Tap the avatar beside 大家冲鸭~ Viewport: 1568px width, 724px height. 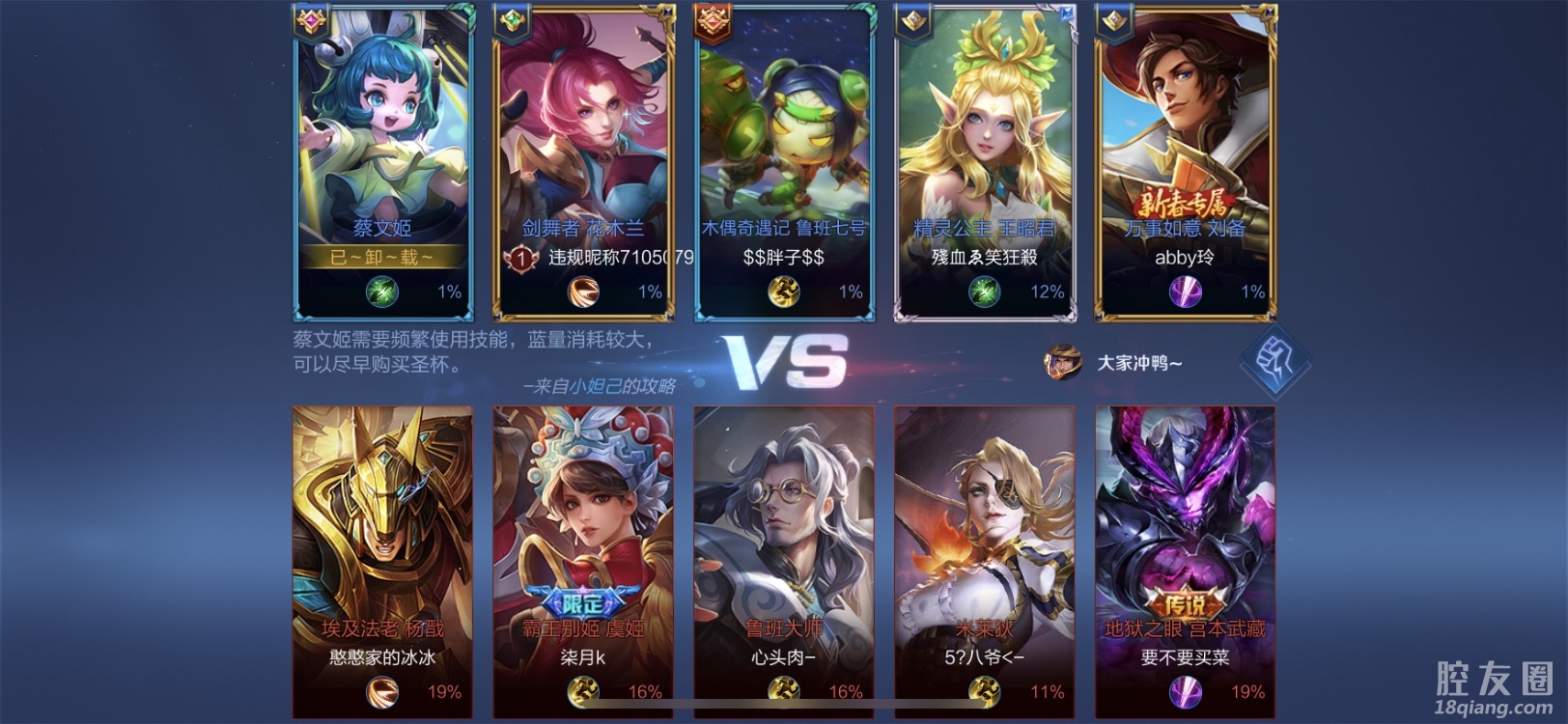1060,362
